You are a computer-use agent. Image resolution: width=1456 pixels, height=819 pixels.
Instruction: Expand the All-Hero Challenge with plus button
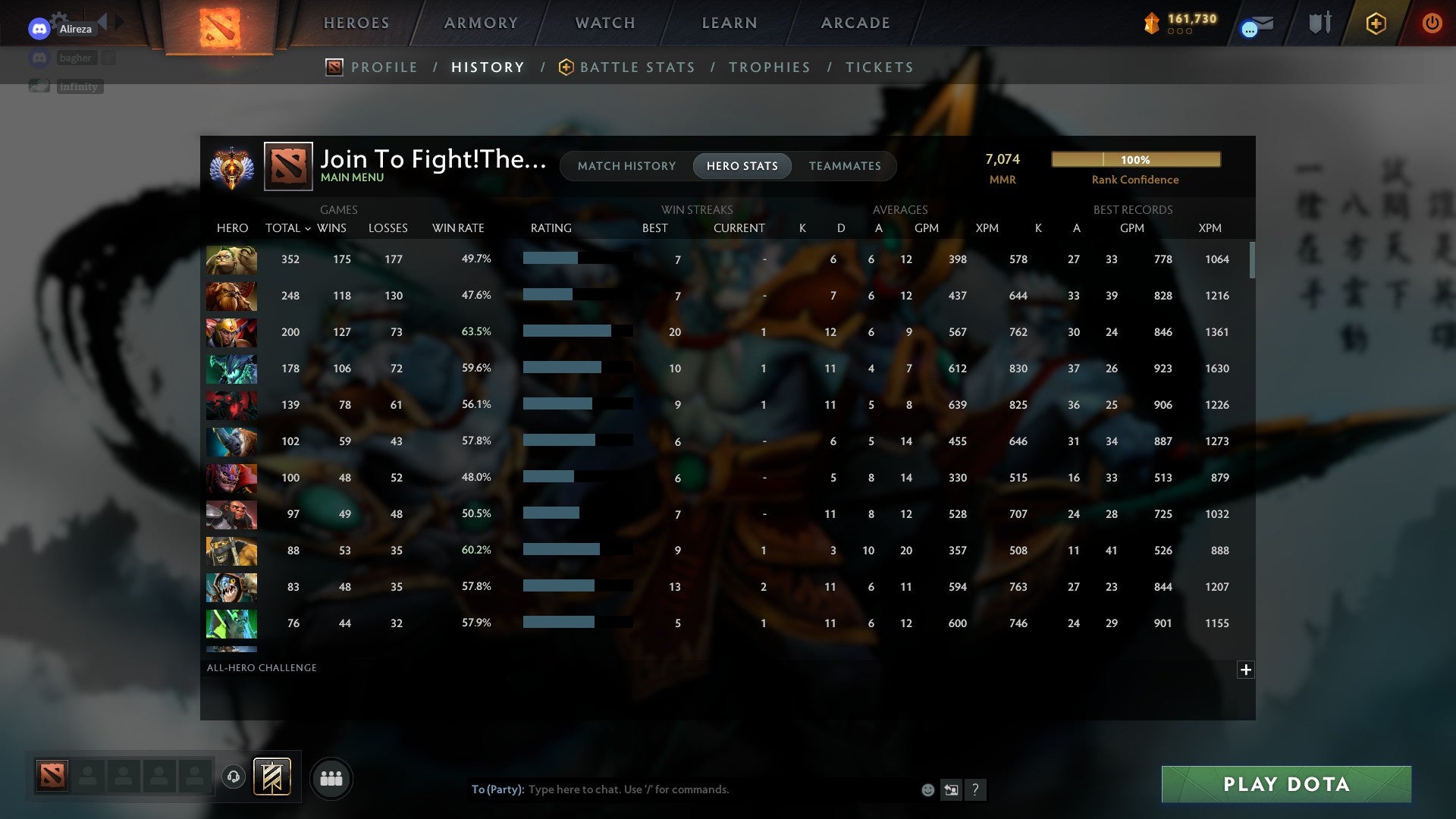tap(1245, 670)
